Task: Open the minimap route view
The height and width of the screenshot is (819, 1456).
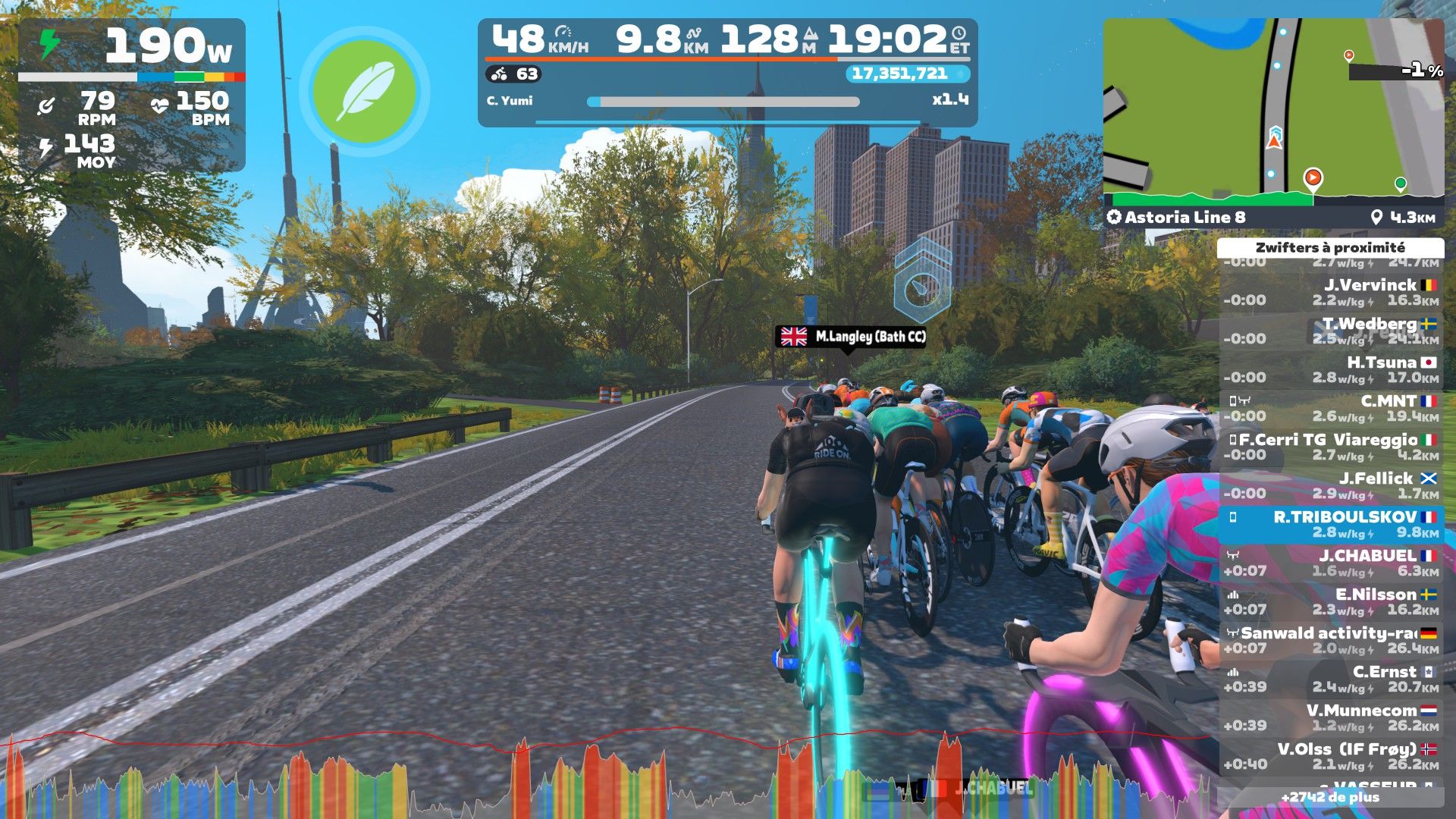Action: coord(1273,111)
